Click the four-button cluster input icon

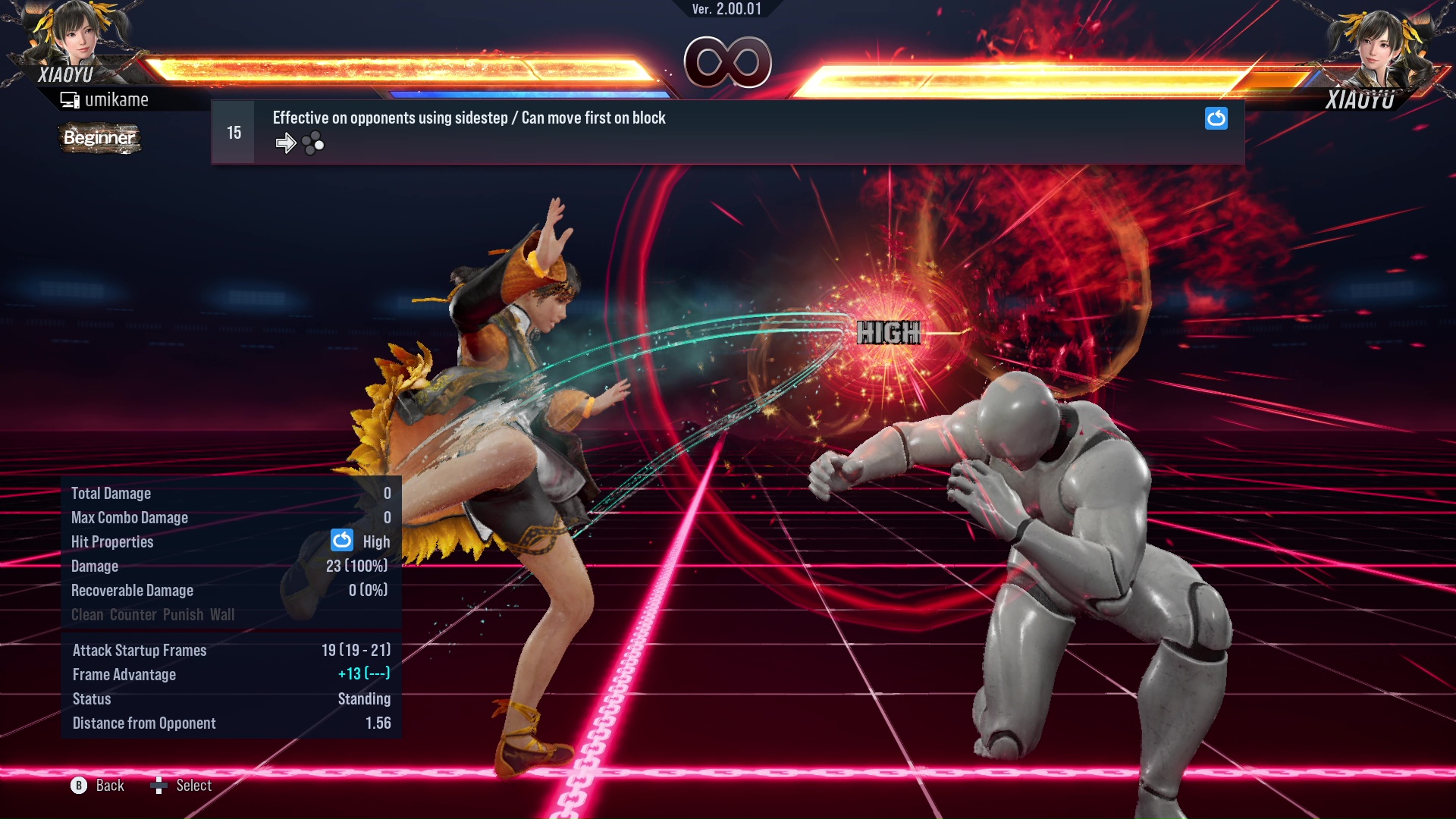[312, 142]
